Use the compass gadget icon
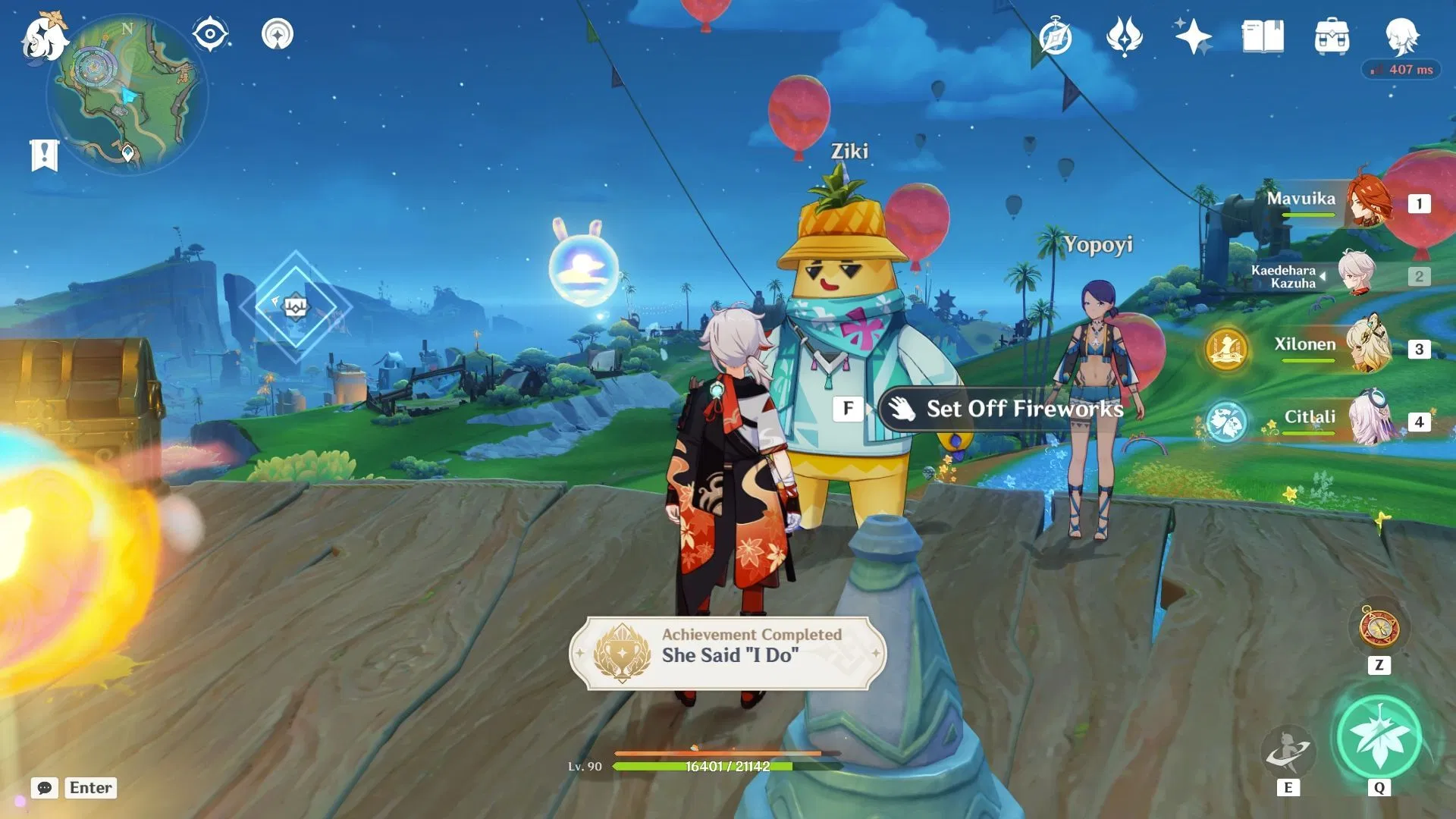Image resolution: width=1456 pixels, height=819 pixels. tap(1379, 629)
